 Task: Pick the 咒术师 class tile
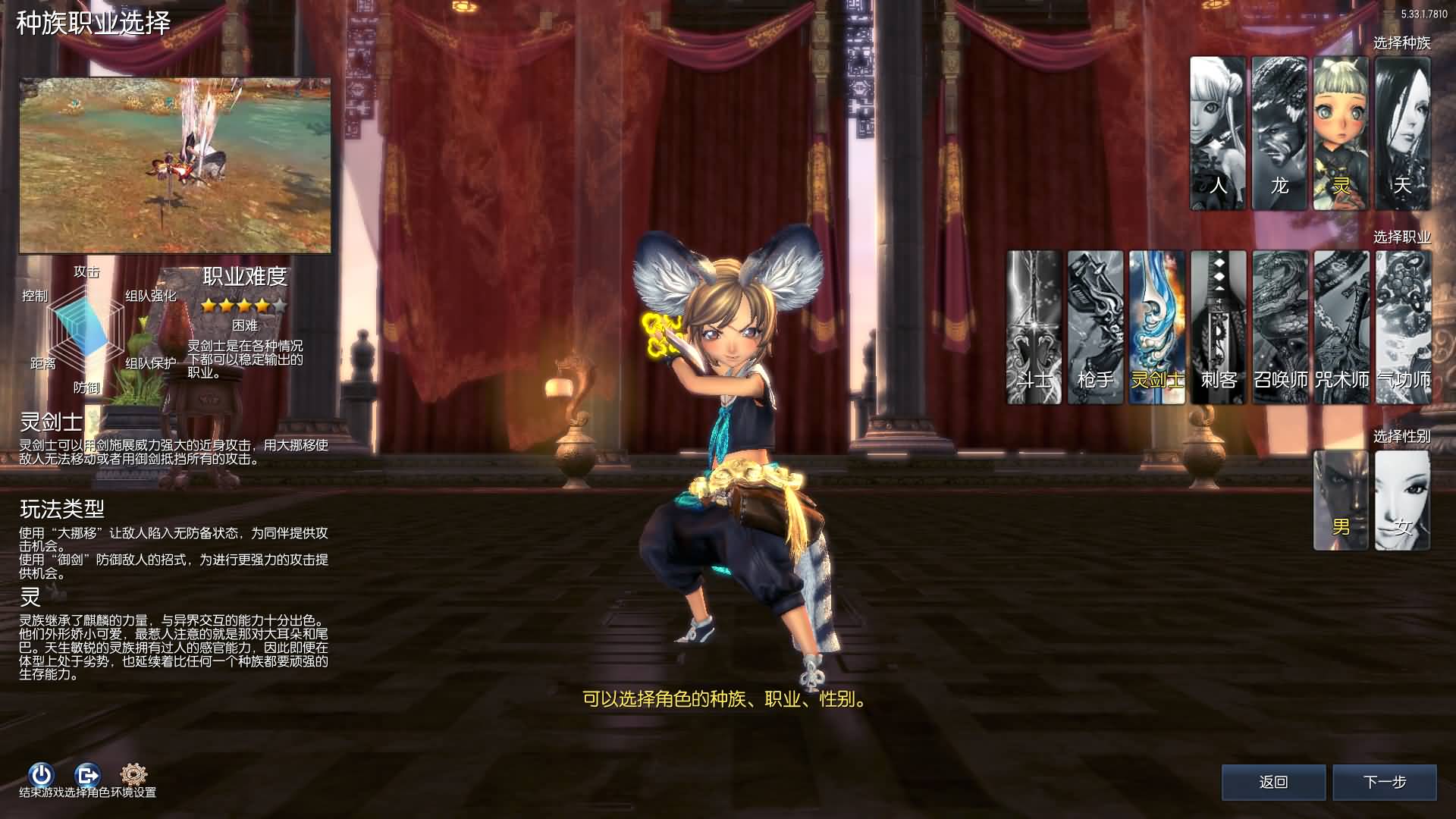[x=1341, y=327]
